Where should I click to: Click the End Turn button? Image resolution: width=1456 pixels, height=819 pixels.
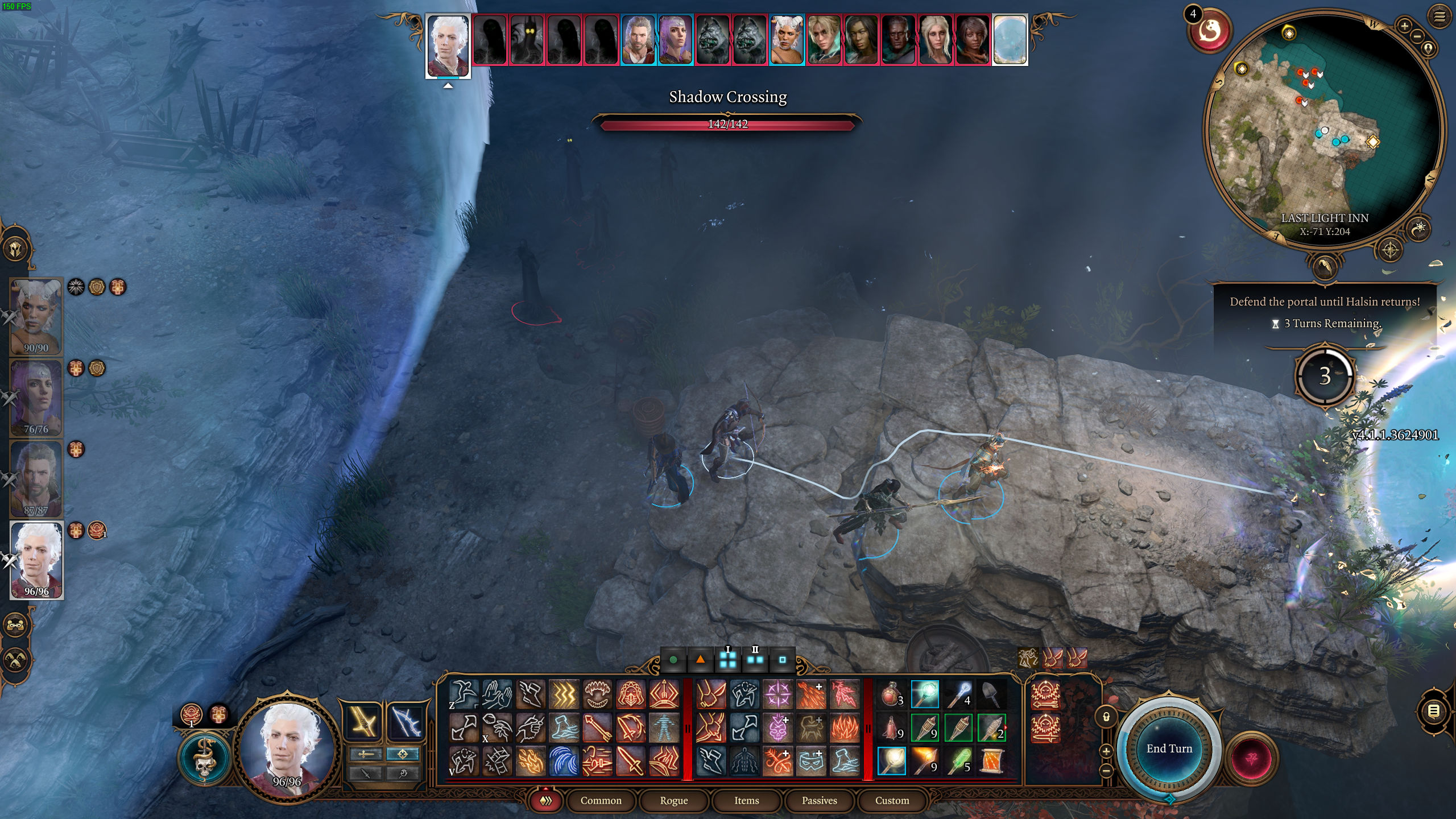(1169, 748)
